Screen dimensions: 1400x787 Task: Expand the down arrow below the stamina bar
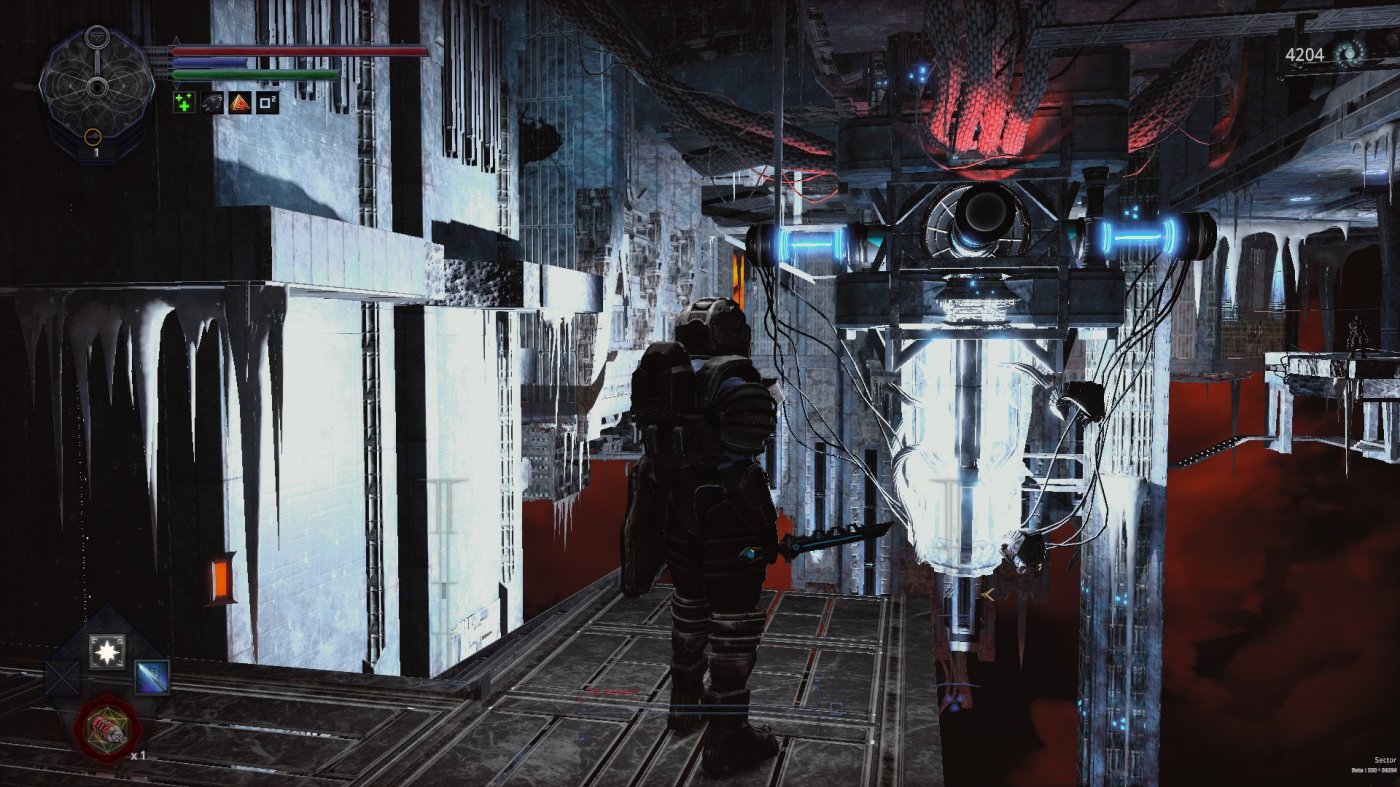[x=176, y=83]
